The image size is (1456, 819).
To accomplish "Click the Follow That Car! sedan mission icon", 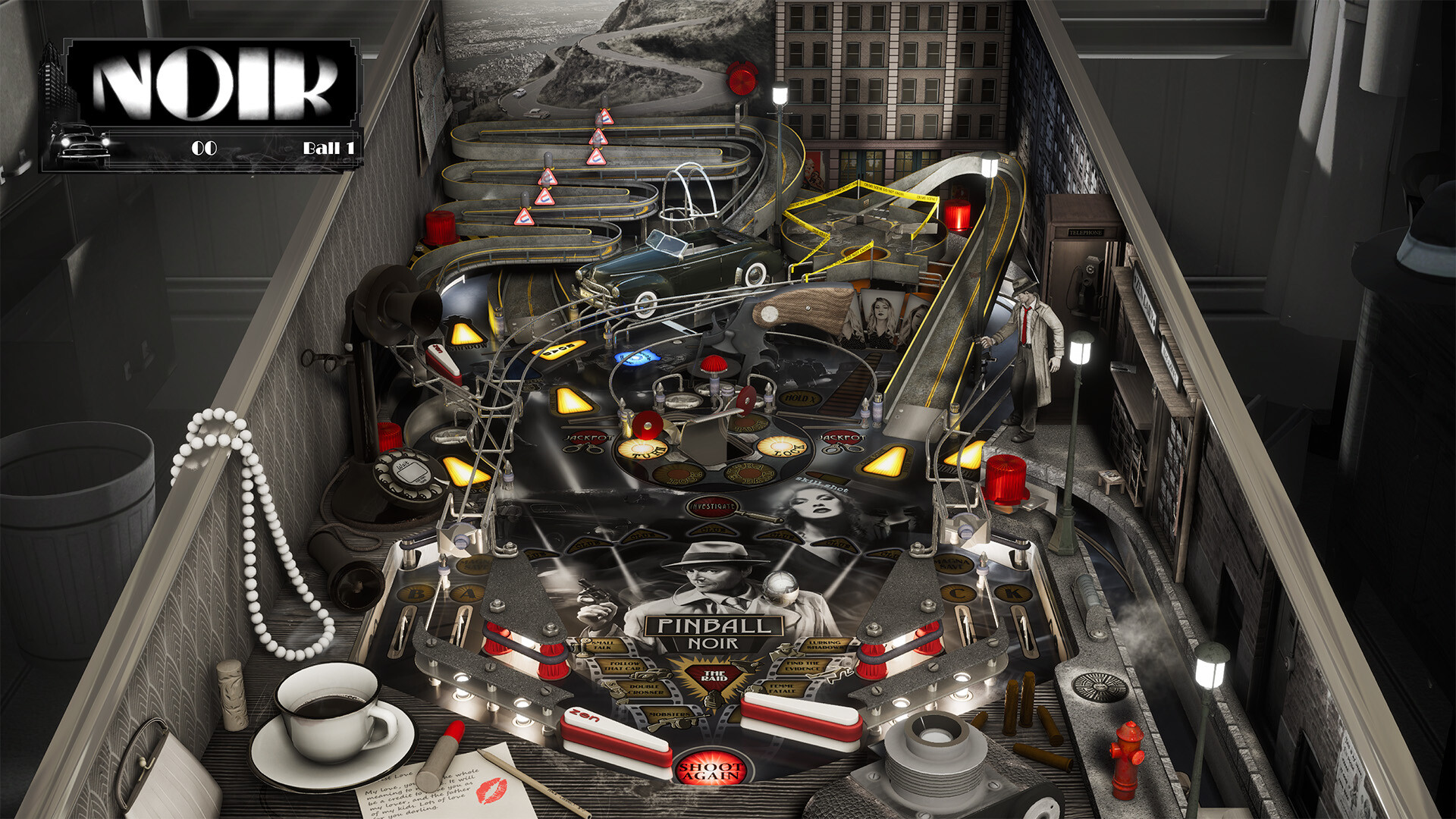I will click(x=650, y=675).
